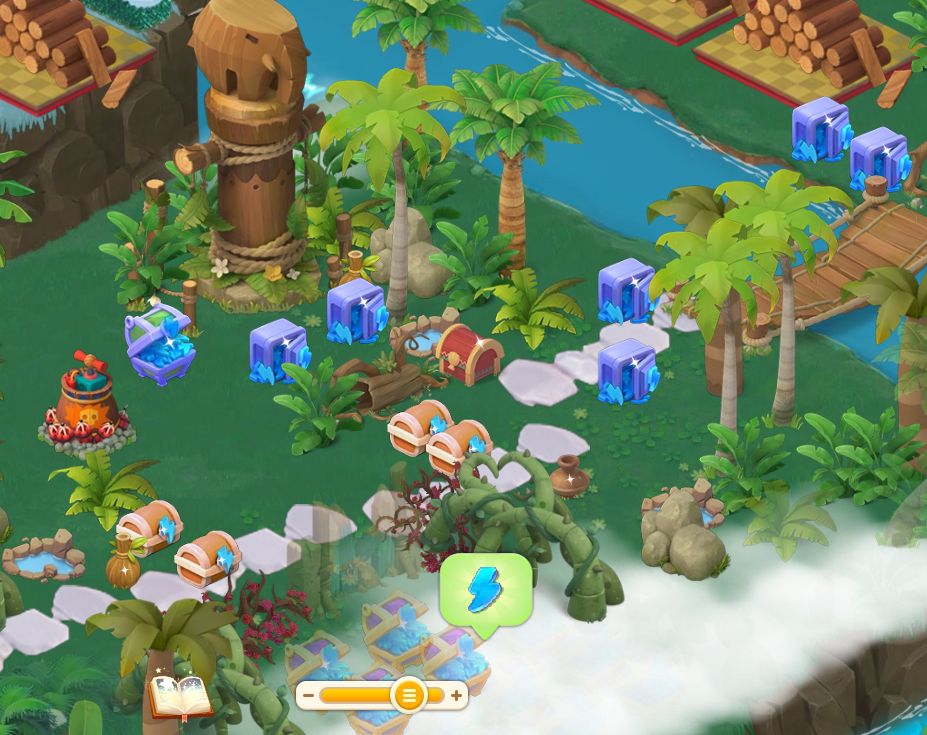Image resolution: width=927 pixels, height=735 pixels.
Task: Grab the round orange zoom slider handle
Action: 408,694
